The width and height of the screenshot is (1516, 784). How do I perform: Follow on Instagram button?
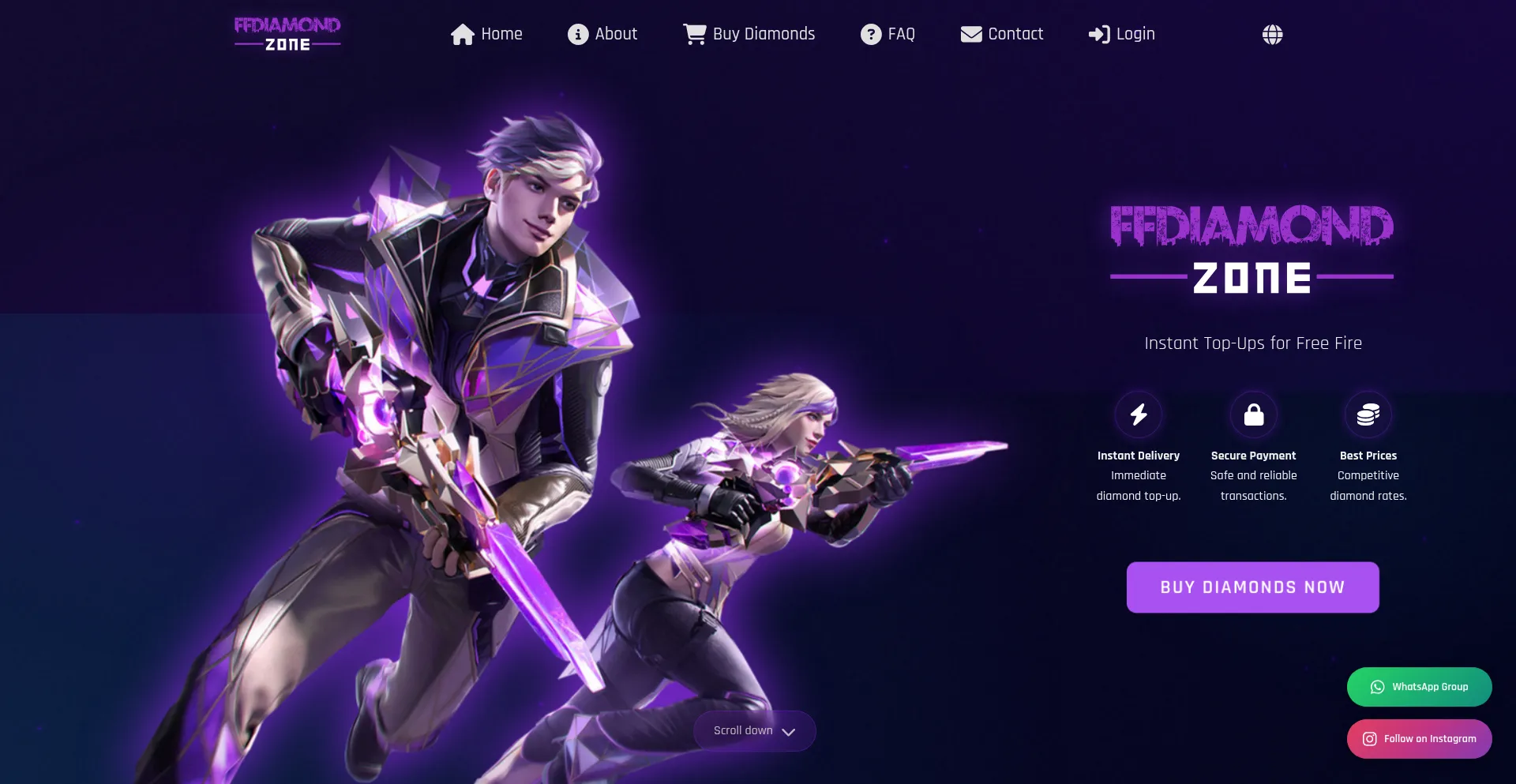1419,739
